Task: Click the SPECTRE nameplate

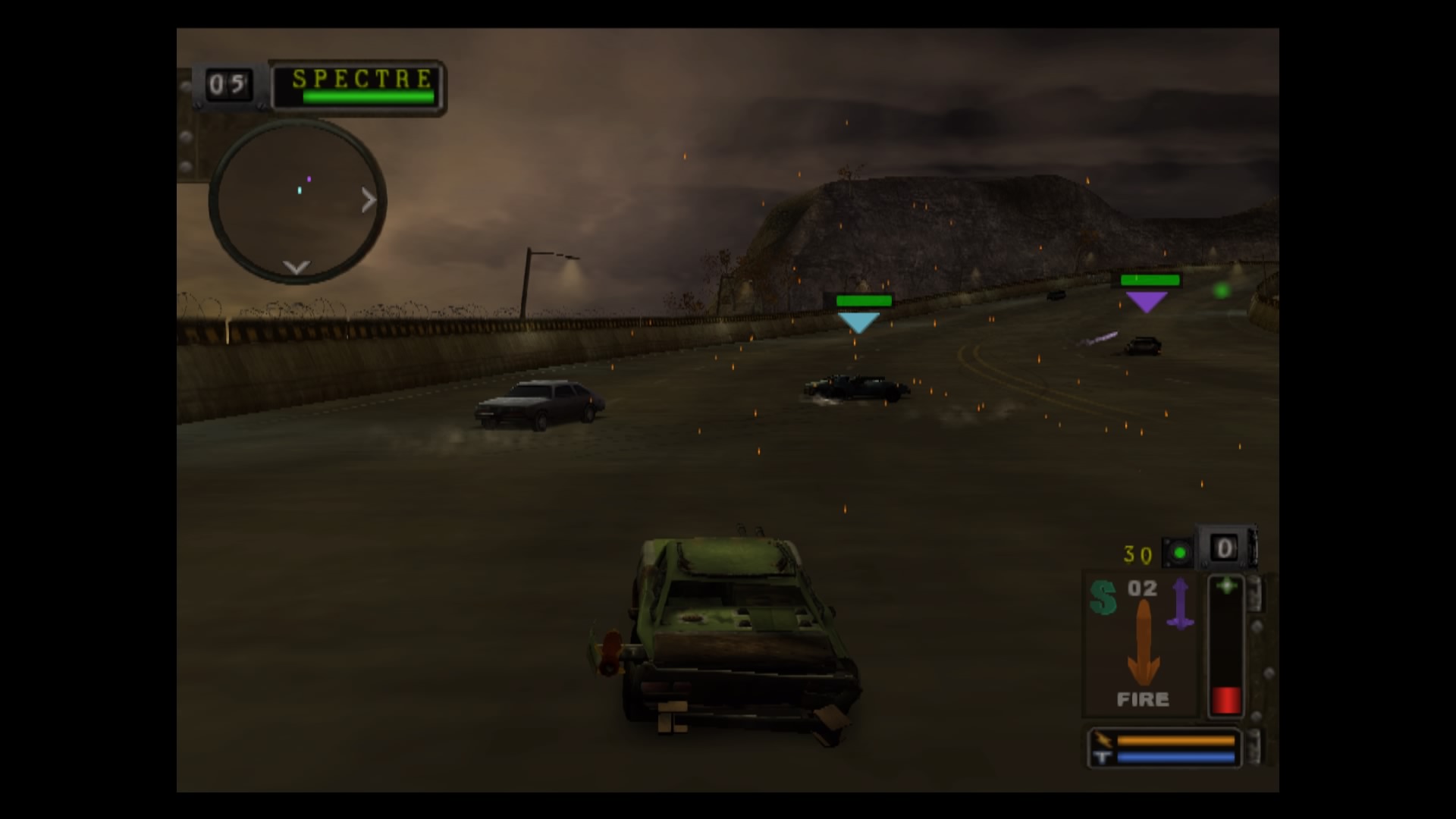Action: [x=362, y=79]
